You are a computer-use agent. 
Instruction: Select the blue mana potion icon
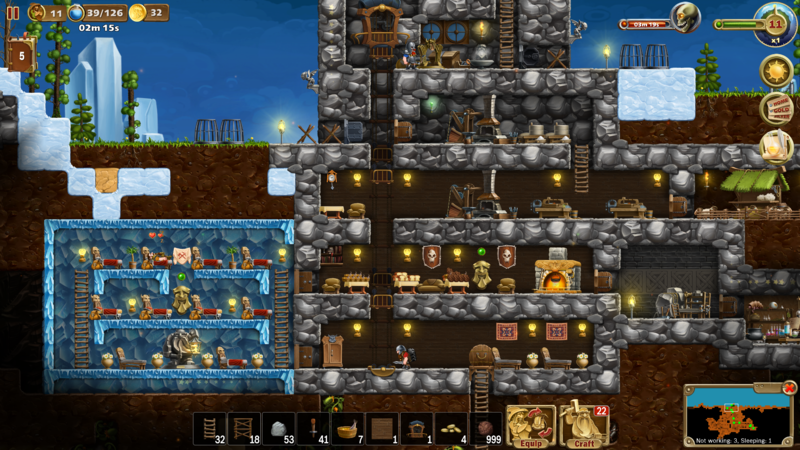(76, 13)
